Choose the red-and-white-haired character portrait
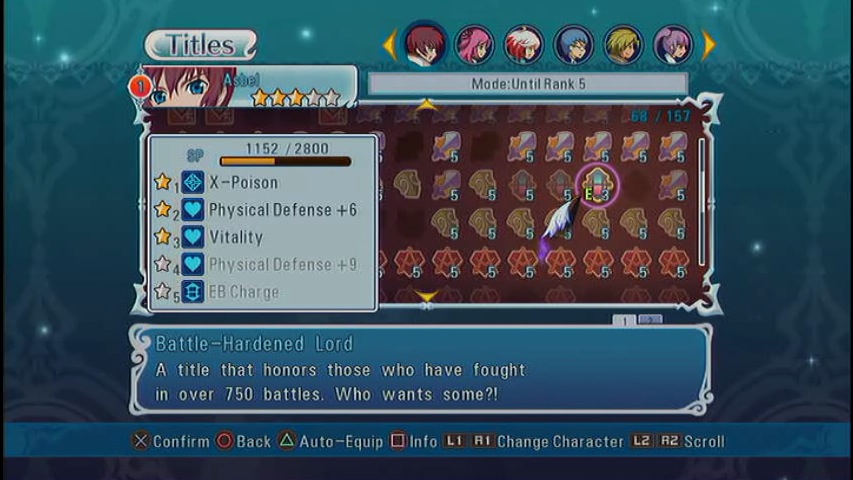Viewport: 853px width, 480px height. 523,44
